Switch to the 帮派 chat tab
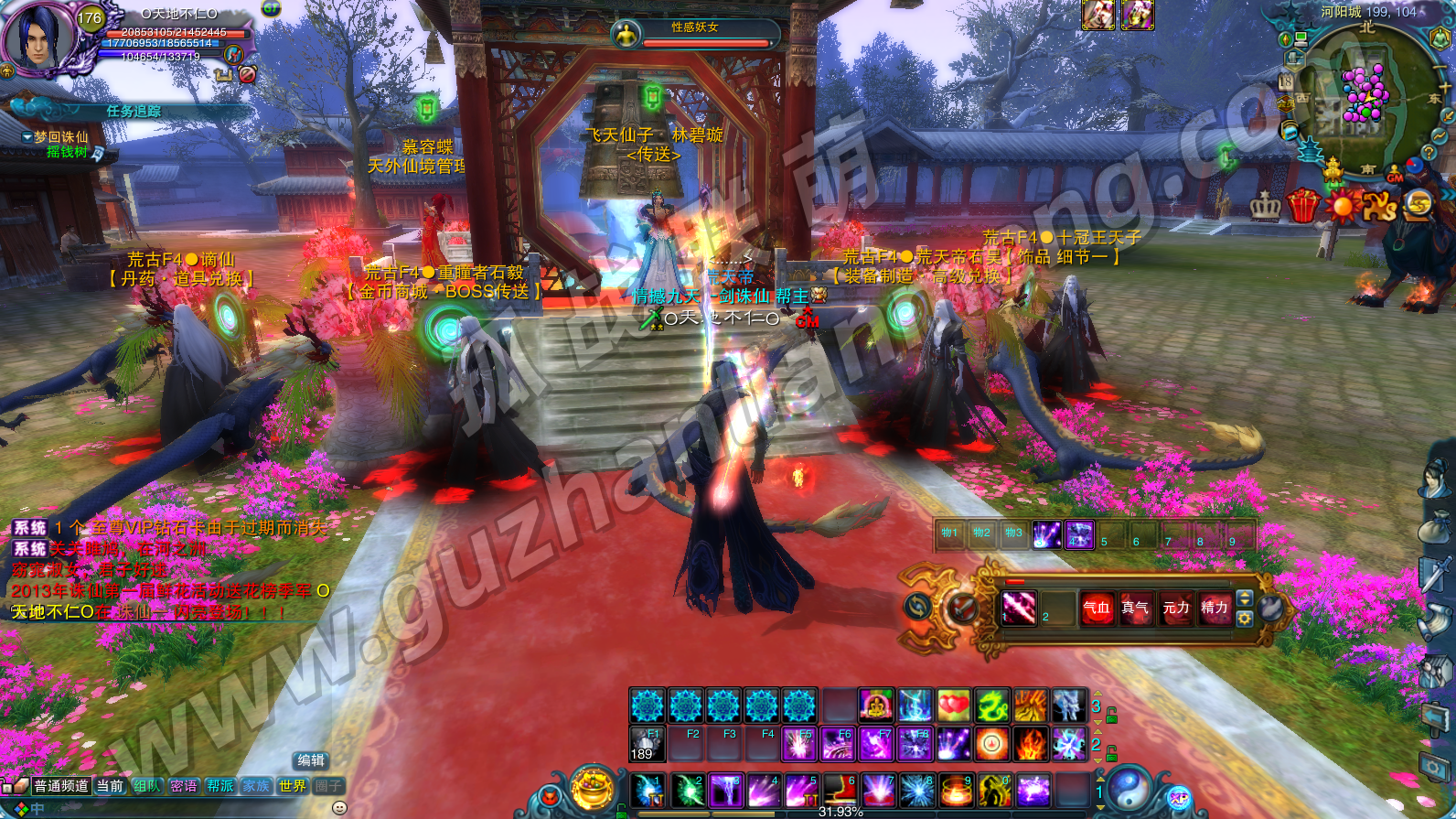The image size is (1456, 819). (219, 786)
